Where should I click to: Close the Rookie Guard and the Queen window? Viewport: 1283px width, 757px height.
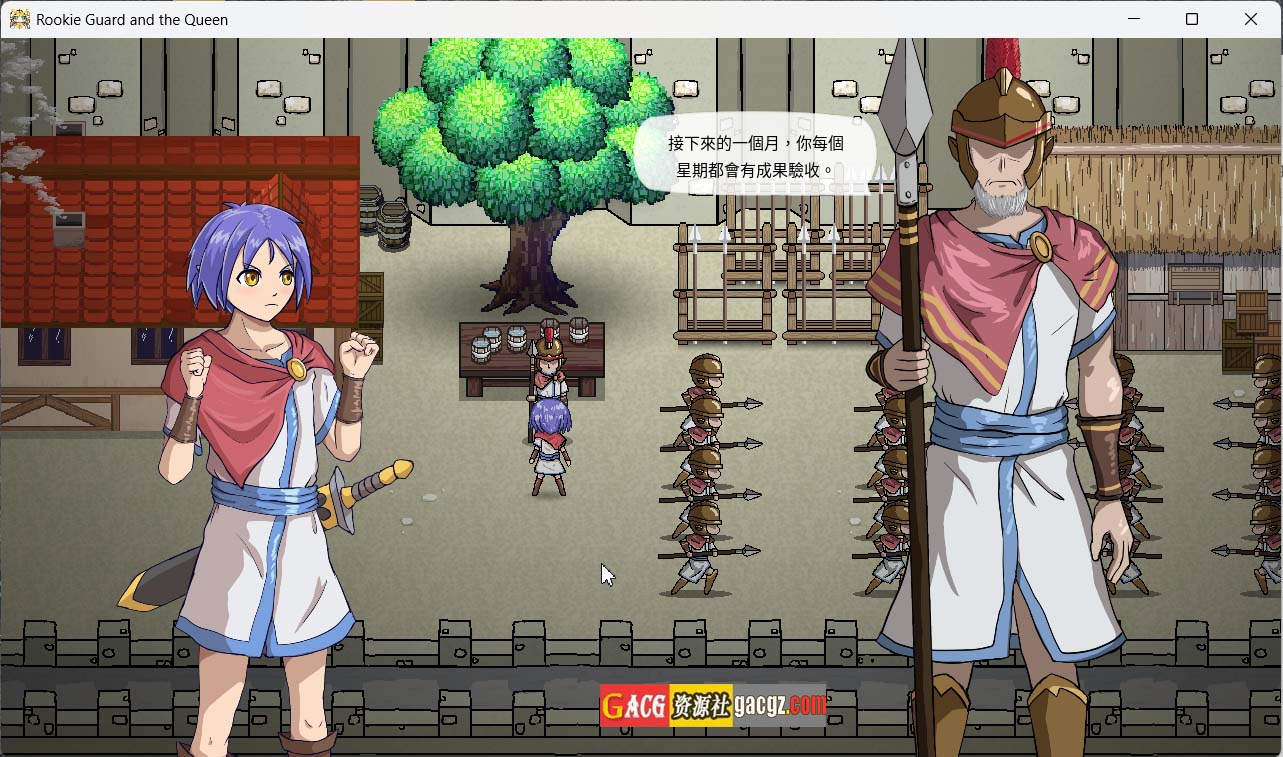point(1250,19)
